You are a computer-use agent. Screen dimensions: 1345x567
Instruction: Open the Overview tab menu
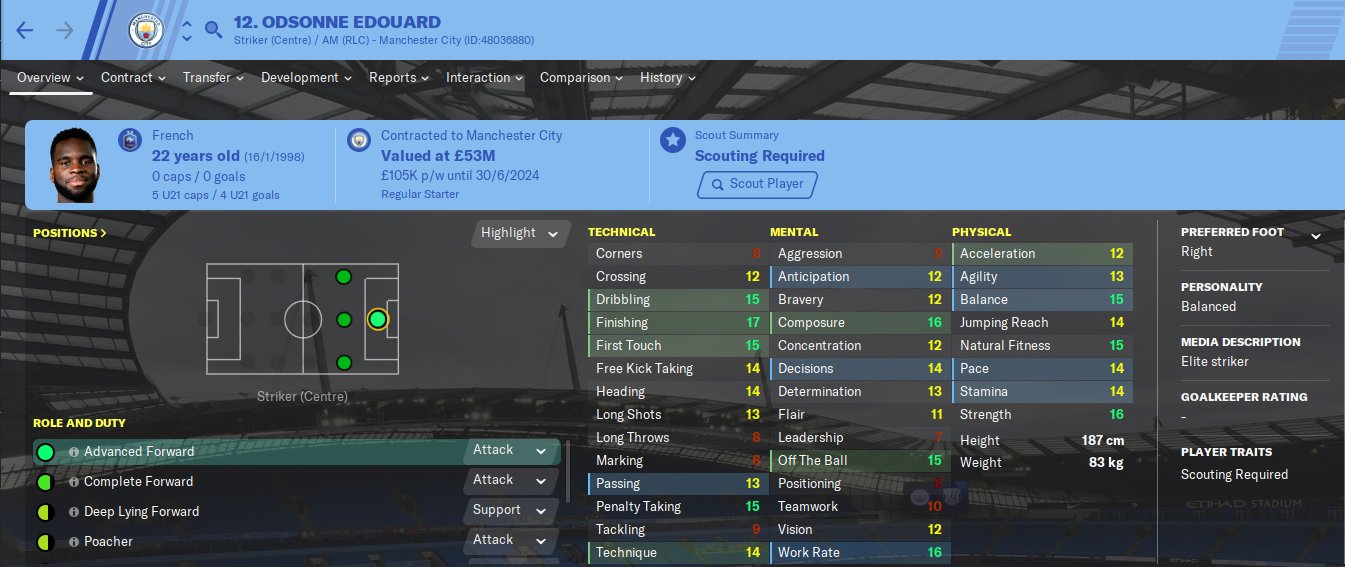50,77
